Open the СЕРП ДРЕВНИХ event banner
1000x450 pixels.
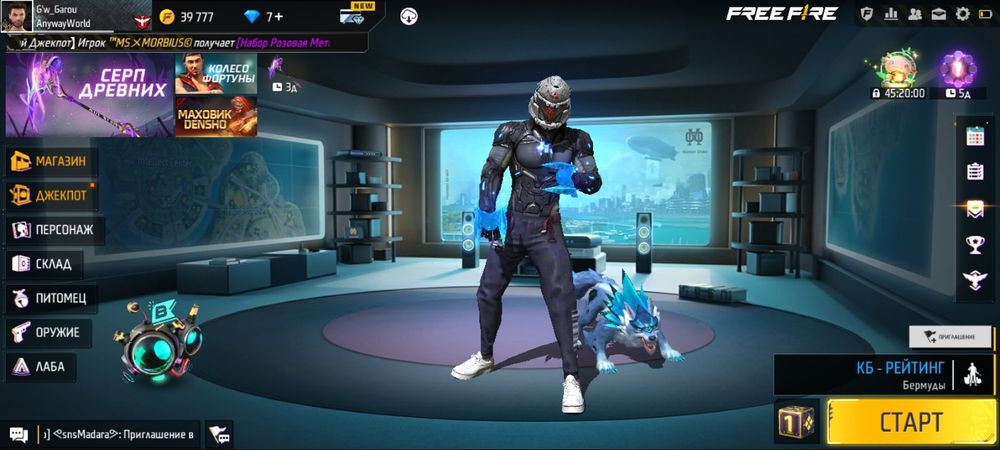(88, 93)
